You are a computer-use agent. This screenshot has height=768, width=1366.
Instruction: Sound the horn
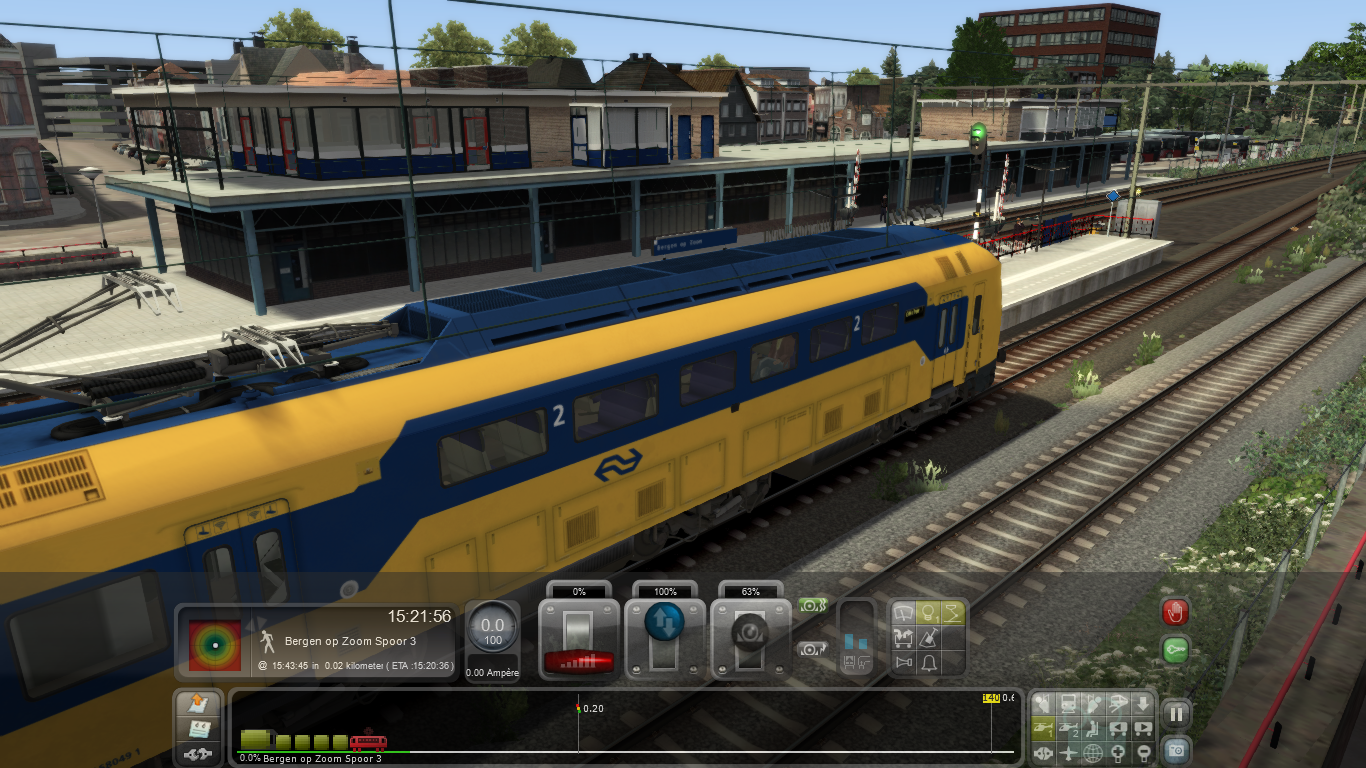(x=904, y=662)
